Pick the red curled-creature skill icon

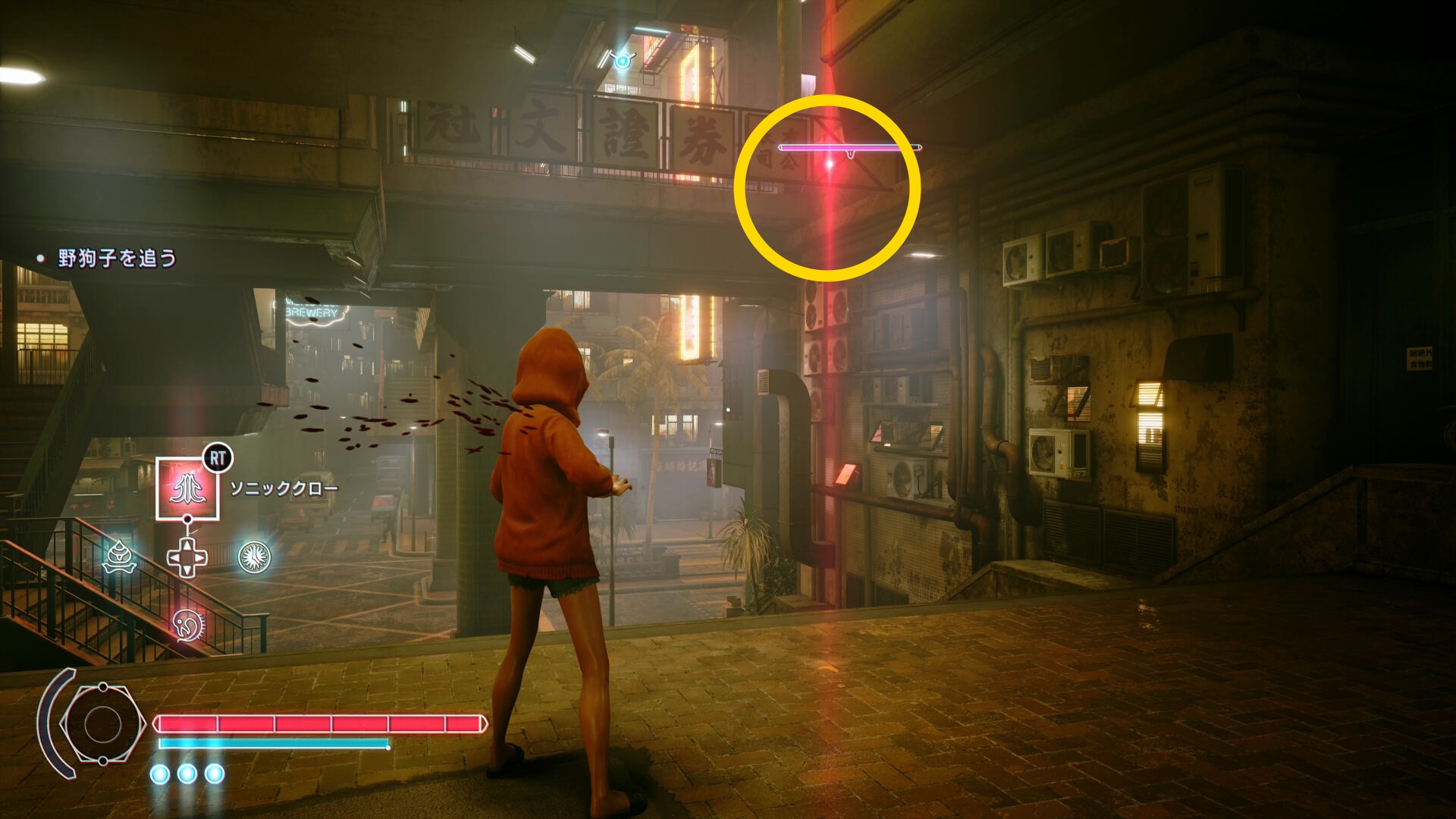(x=187, y=625)
